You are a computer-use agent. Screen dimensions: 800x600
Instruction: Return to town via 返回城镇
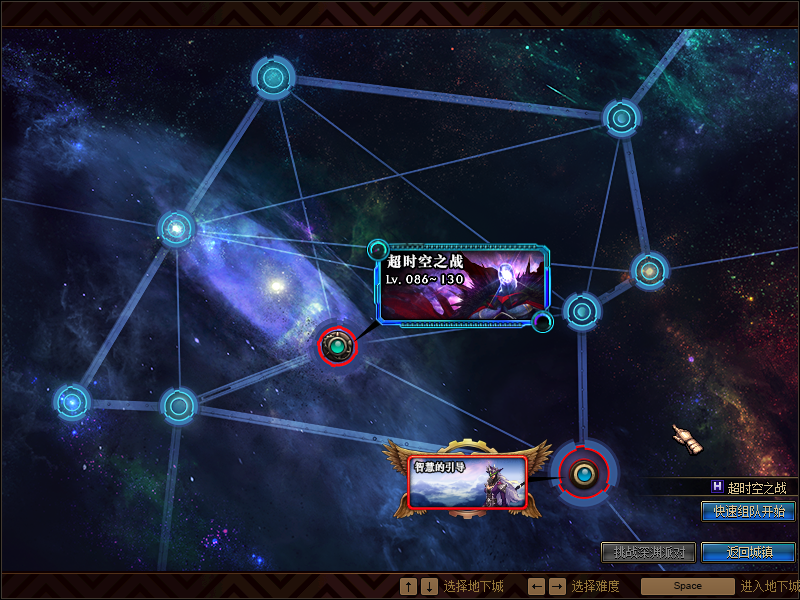748,552
